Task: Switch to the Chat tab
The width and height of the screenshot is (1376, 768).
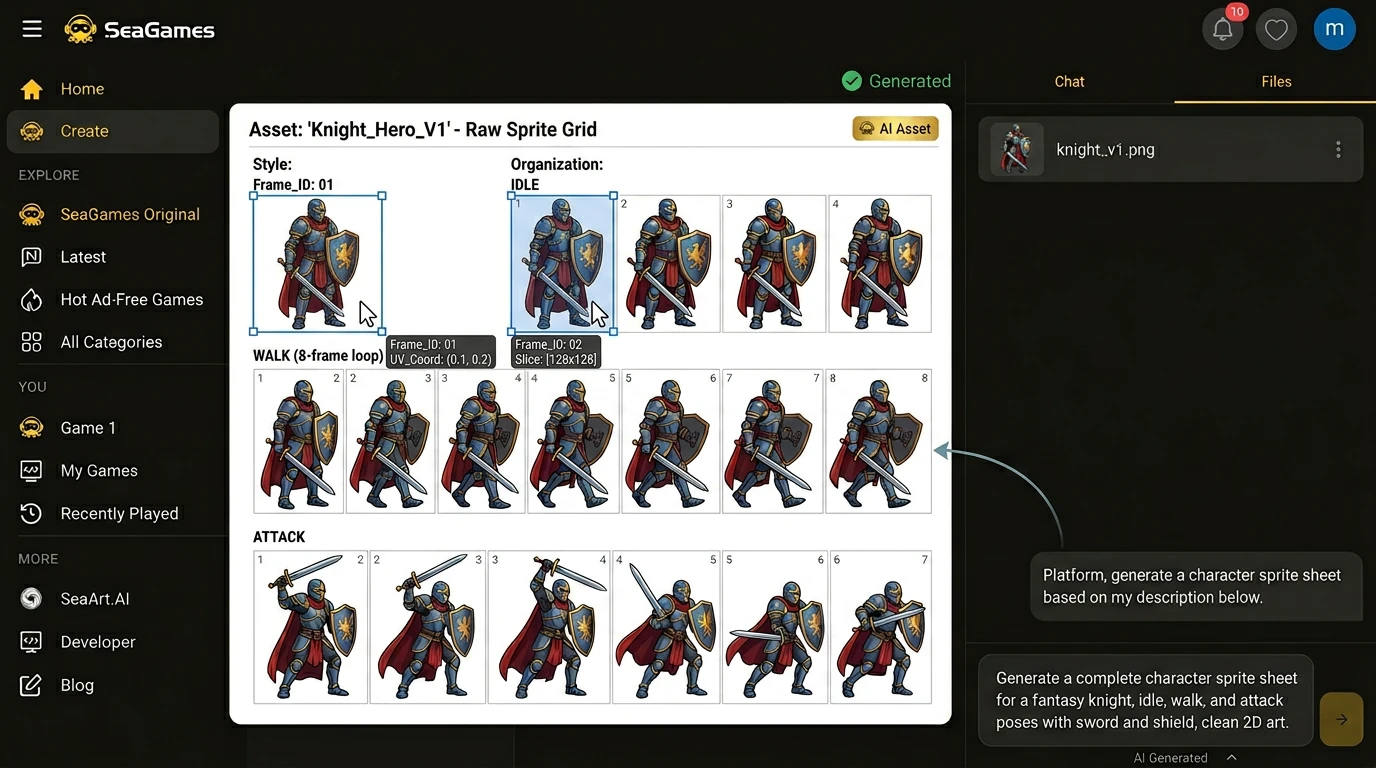Action: pos(1069,82)
